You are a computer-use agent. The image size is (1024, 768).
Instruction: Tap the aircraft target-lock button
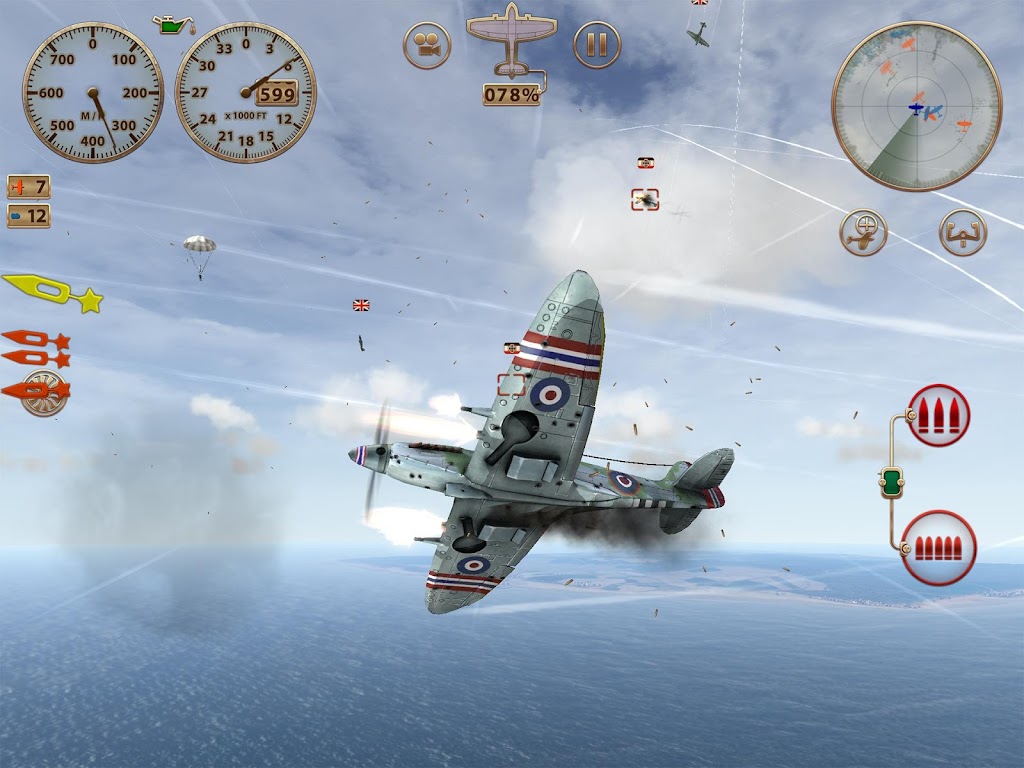tap(863, 233)
